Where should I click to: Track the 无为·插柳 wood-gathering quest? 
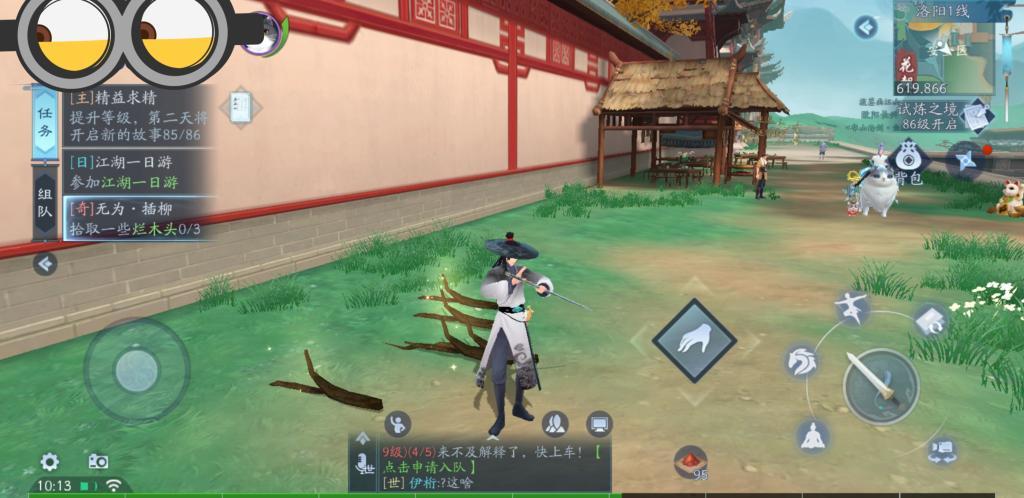[x=135, y=219]
